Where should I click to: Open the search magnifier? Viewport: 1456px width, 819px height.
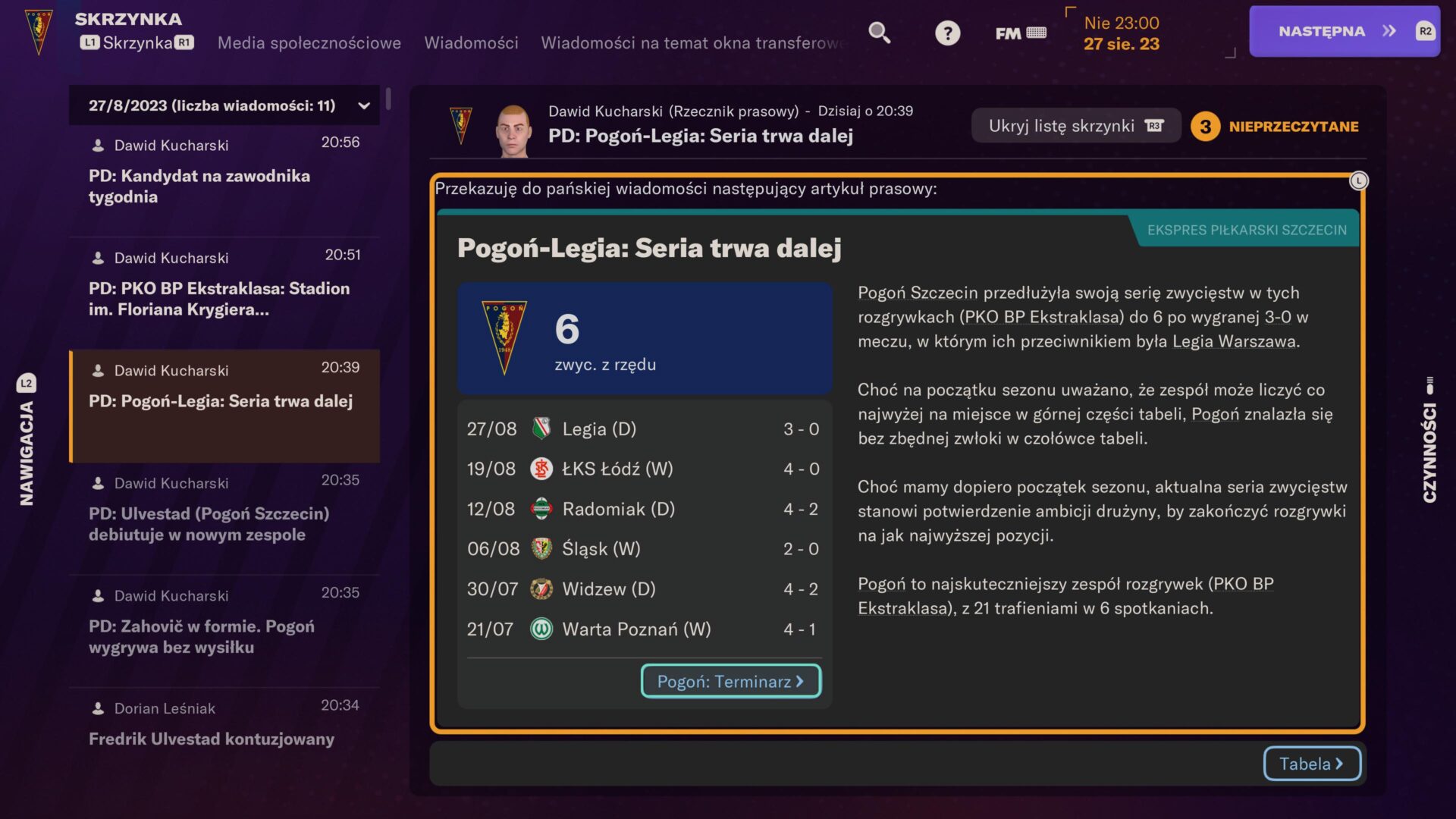point(878,33)
